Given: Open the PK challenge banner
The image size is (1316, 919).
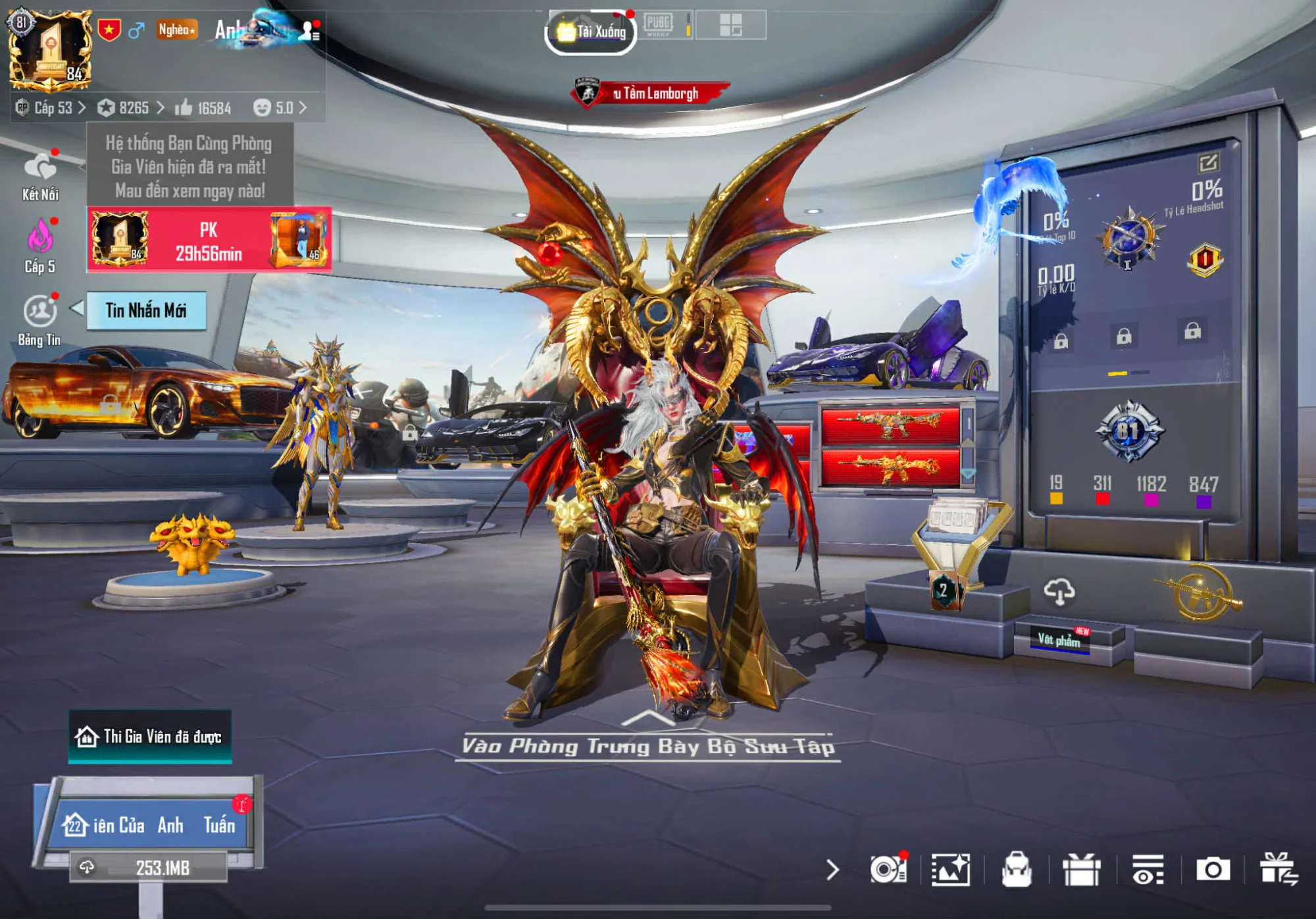Looking at the screenshot, I should [x=209, y=240].
